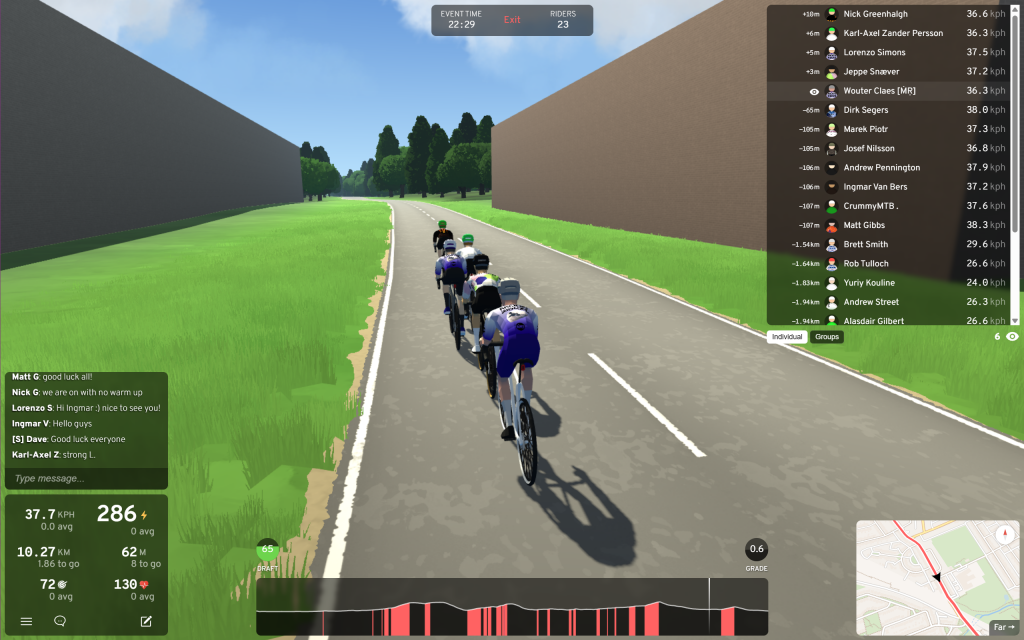Select the Individual rider list tab
1024x640 pixels.
coord(787,337)
